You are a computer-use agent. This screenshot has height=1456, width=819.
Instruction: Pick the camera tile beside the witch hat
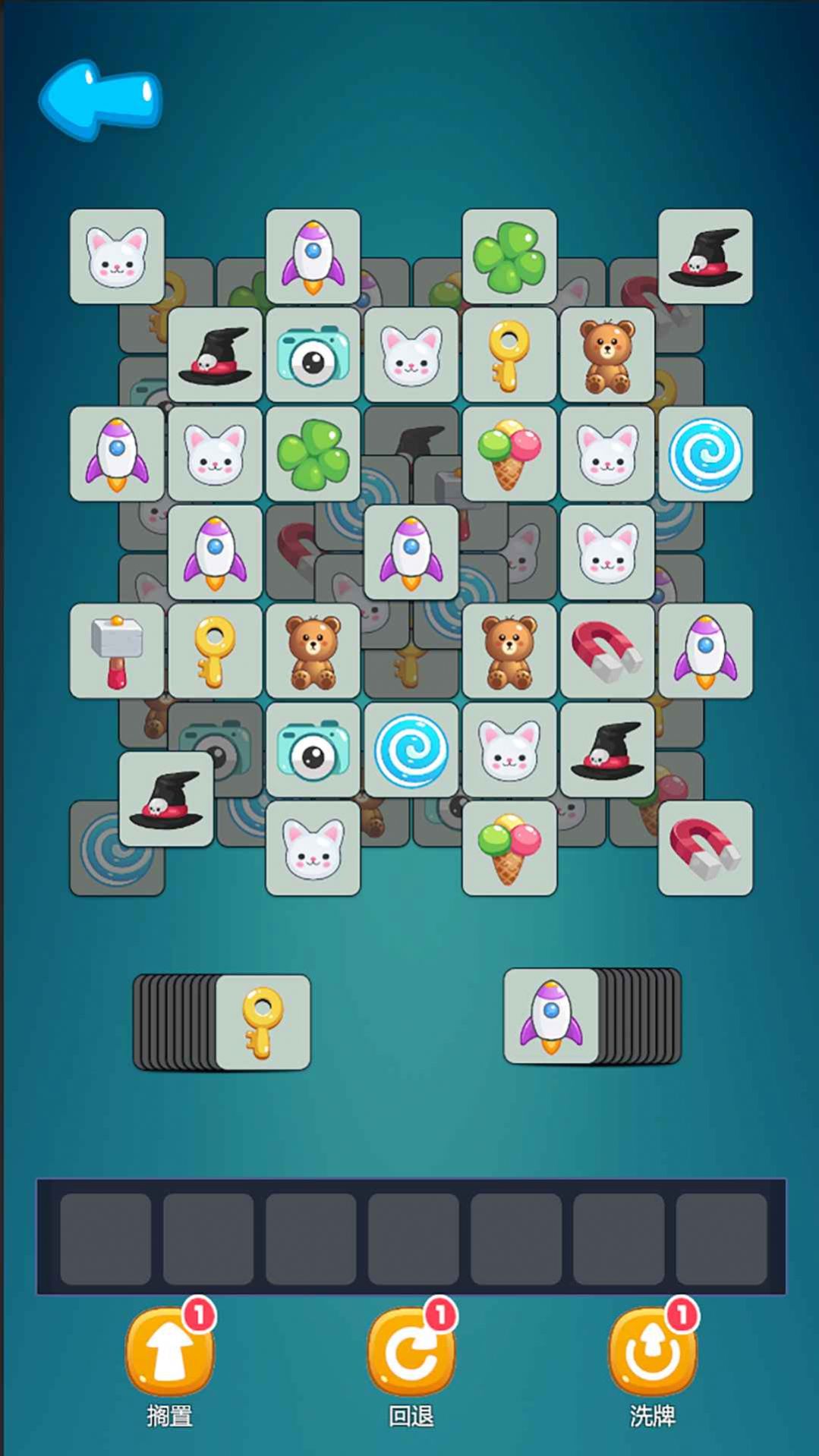point(313,355)
